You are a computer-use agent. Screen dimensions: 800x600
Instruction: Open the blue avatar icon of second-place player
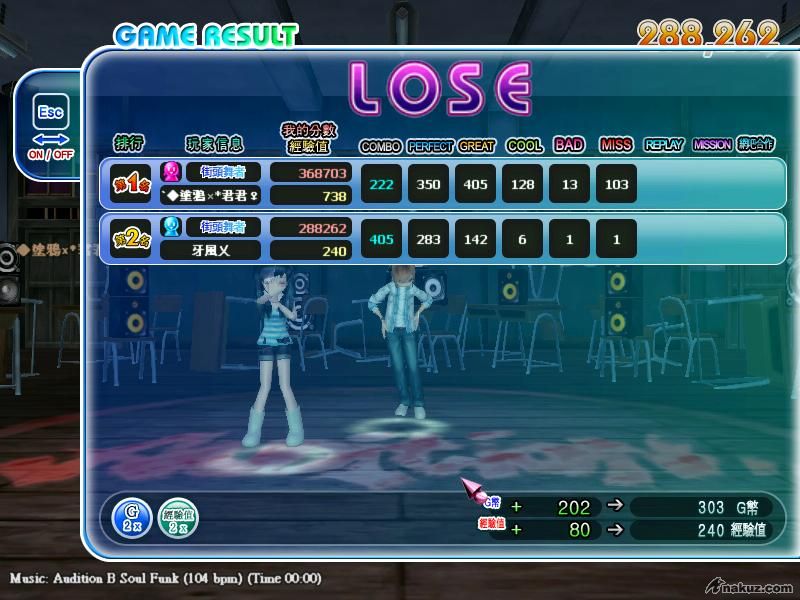click(170, 227)
